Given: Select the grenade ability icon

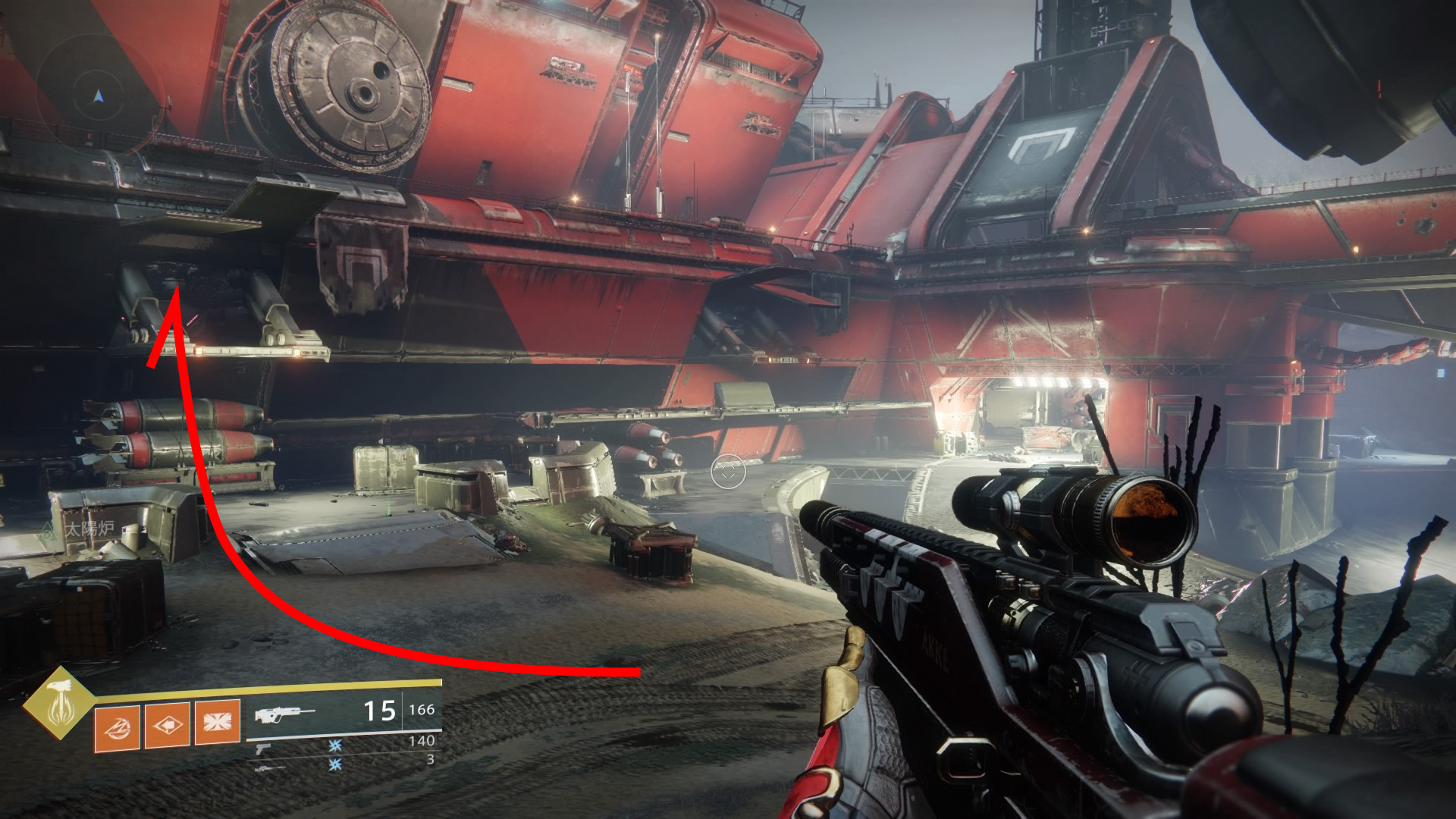Looking at the screenshot, I should point(117,726).
